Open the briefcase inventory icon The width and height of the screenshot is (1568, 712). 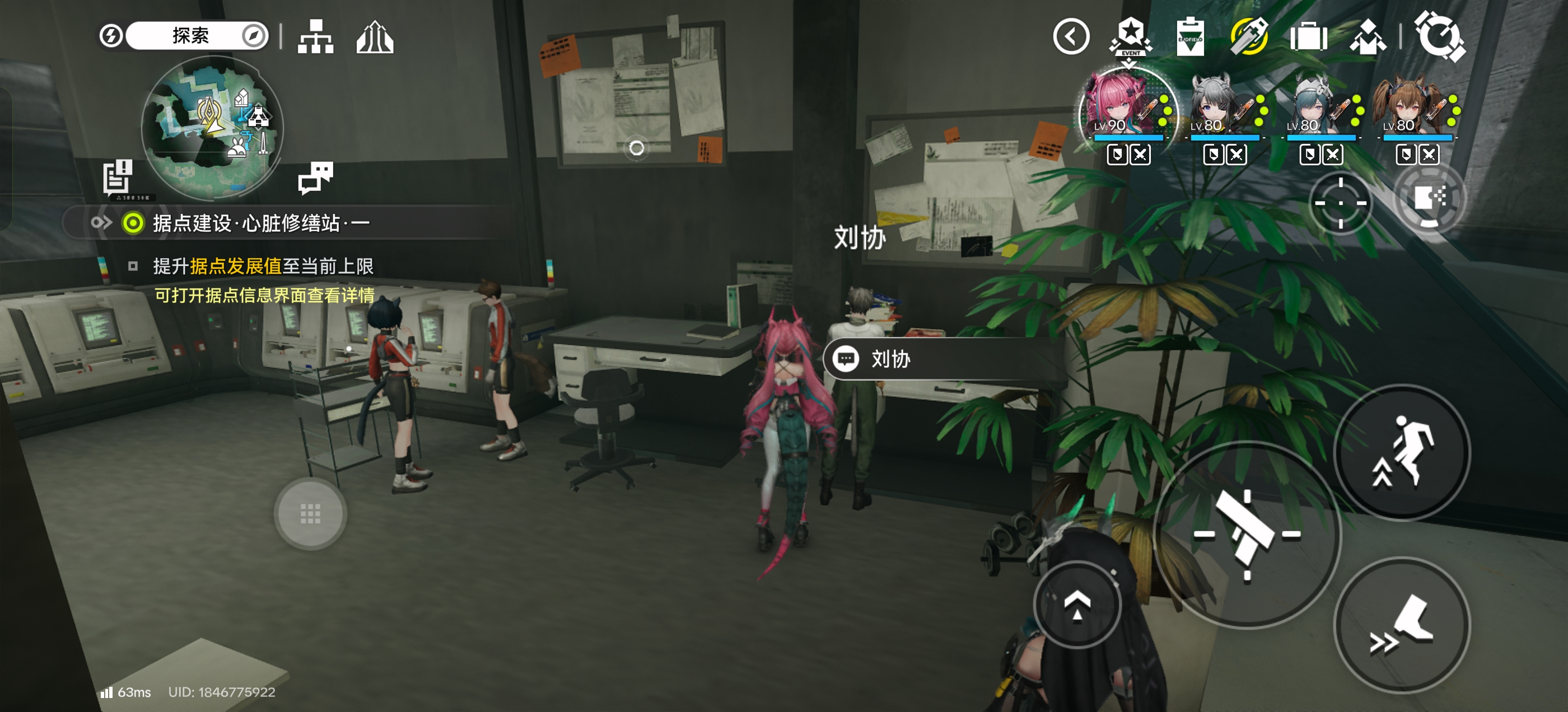click(x=1308, y=38)
